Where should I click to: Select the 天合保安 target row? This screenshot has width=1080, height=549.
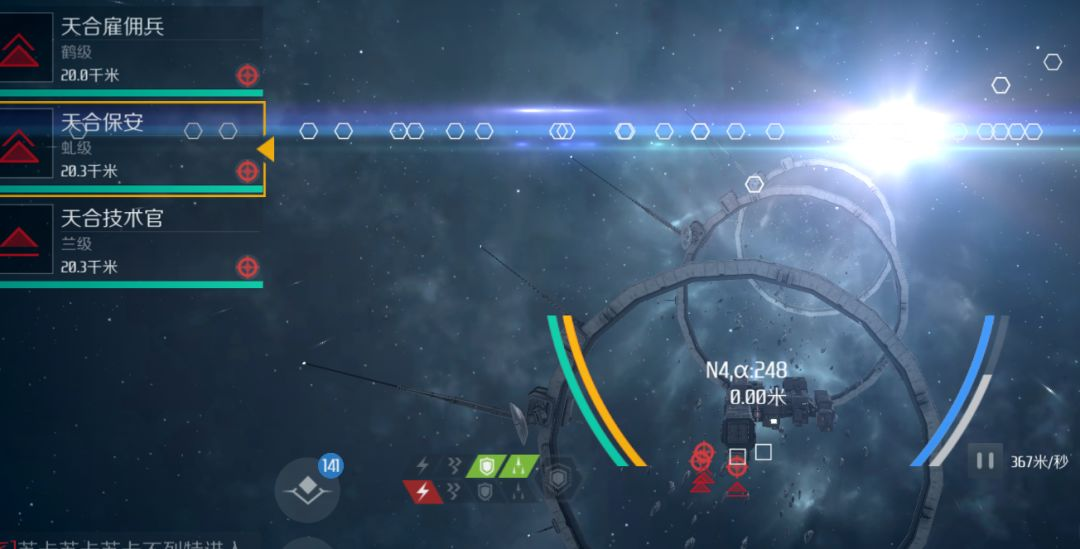click(130, 146)
